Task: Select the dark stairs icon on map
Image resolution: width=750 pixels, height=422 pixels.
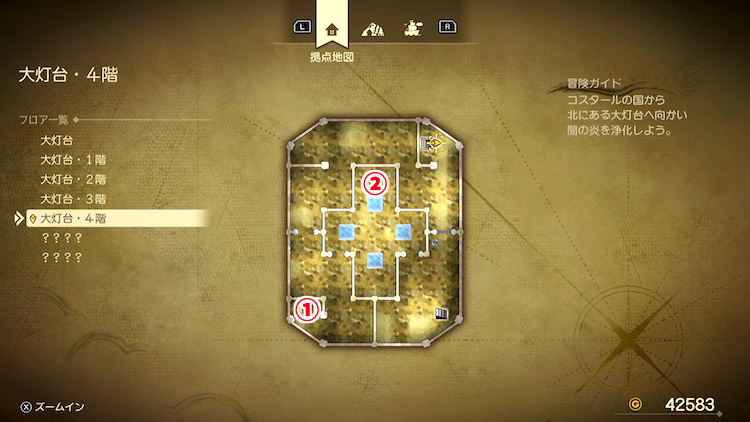Action: (x=440, y=313)
